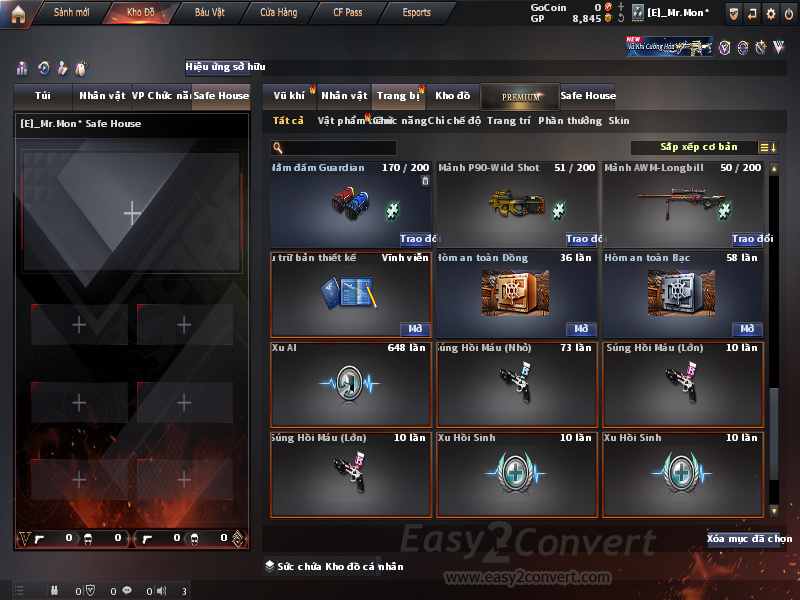
Task: Click the Hiệu ứng sở hữu button
Action: coord(226,68)
